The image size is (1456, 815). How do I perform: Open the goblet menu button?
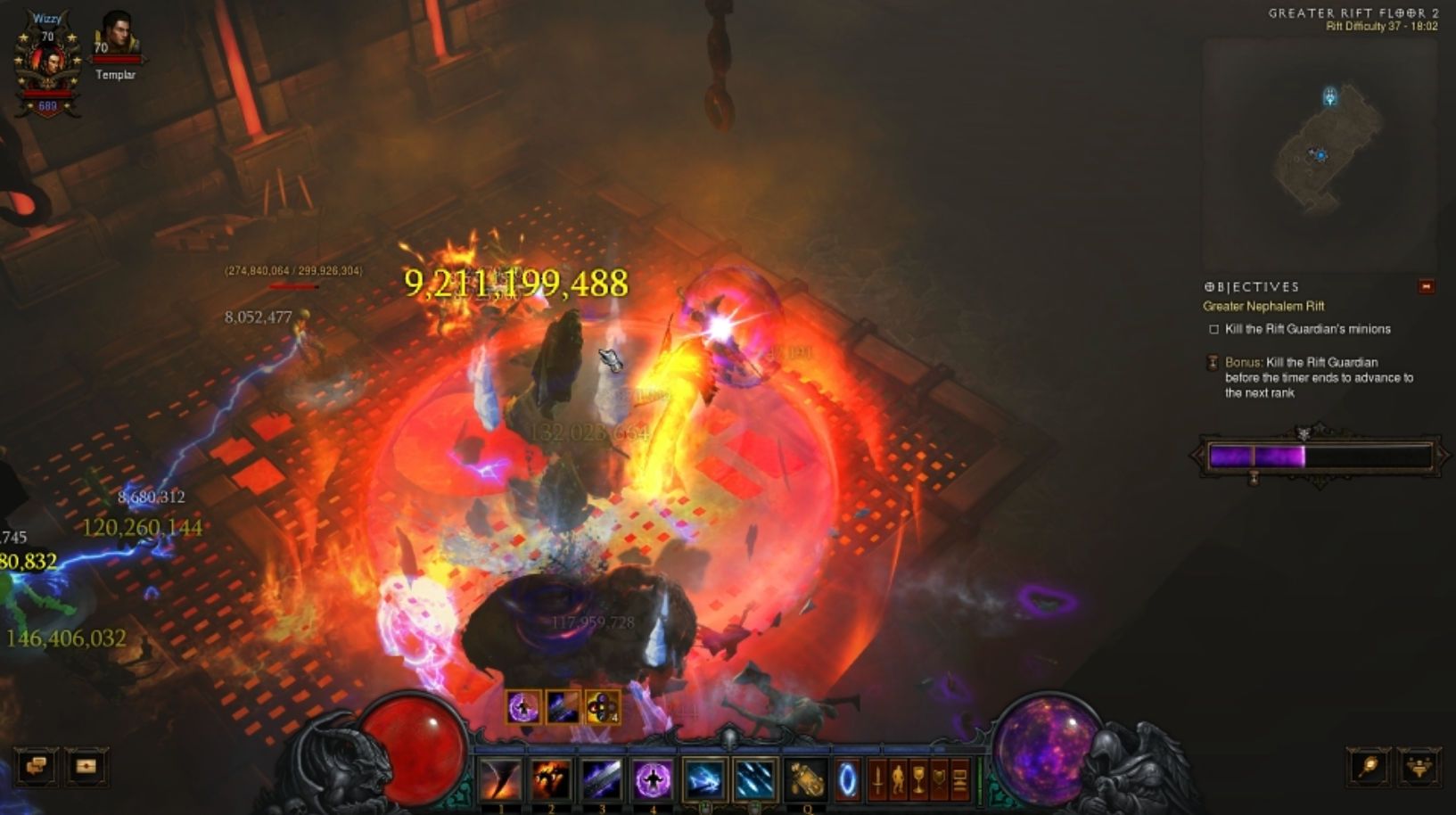(x=918, y=780)
